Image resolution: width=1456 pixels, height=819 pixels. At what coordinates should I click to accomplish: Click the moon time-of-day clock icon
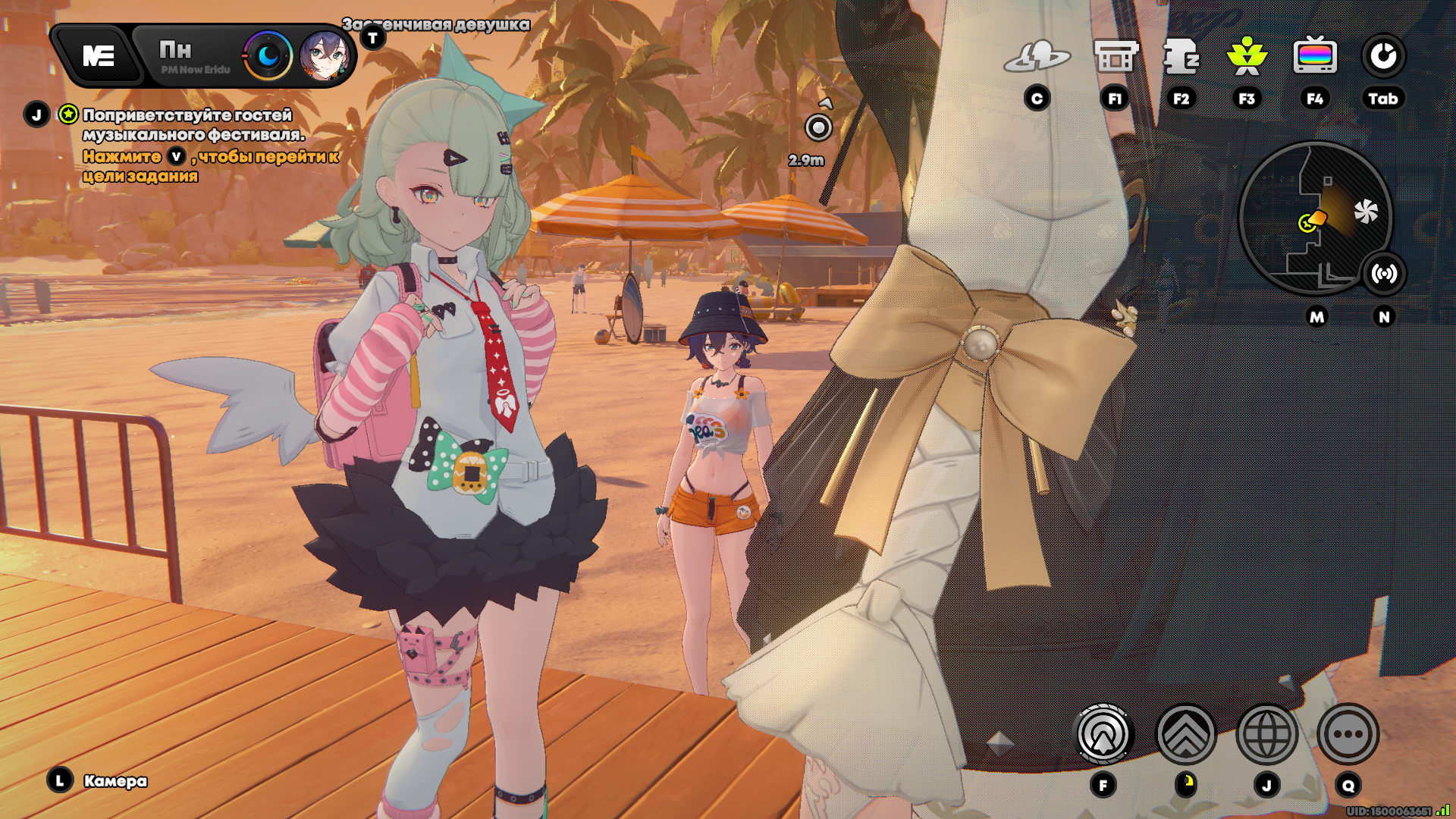coord(268,56)
